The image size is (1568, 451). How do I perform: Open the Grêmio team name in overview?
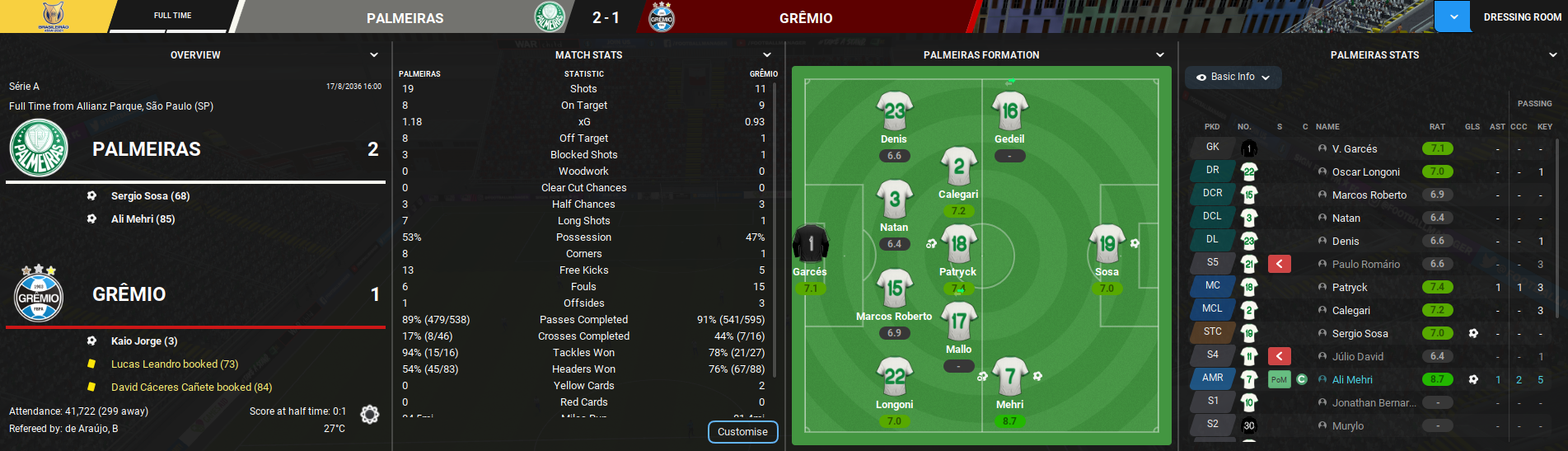point(129,294)
